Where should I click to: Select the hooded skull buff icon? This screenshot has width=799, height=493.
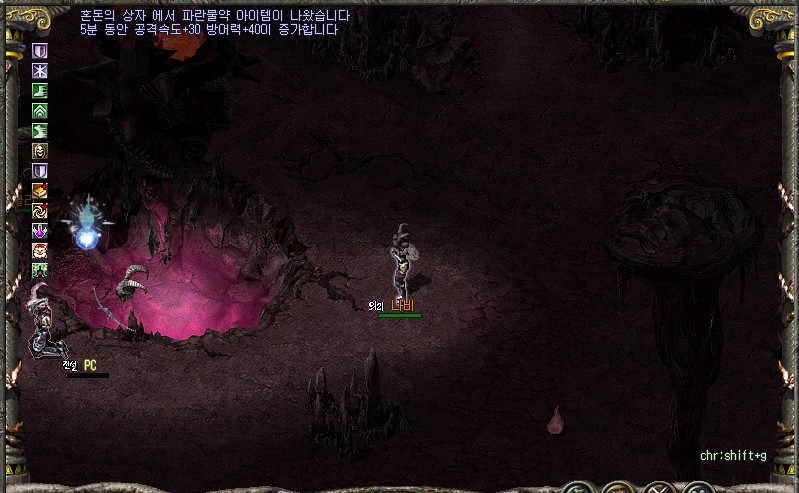coord(40,150)
